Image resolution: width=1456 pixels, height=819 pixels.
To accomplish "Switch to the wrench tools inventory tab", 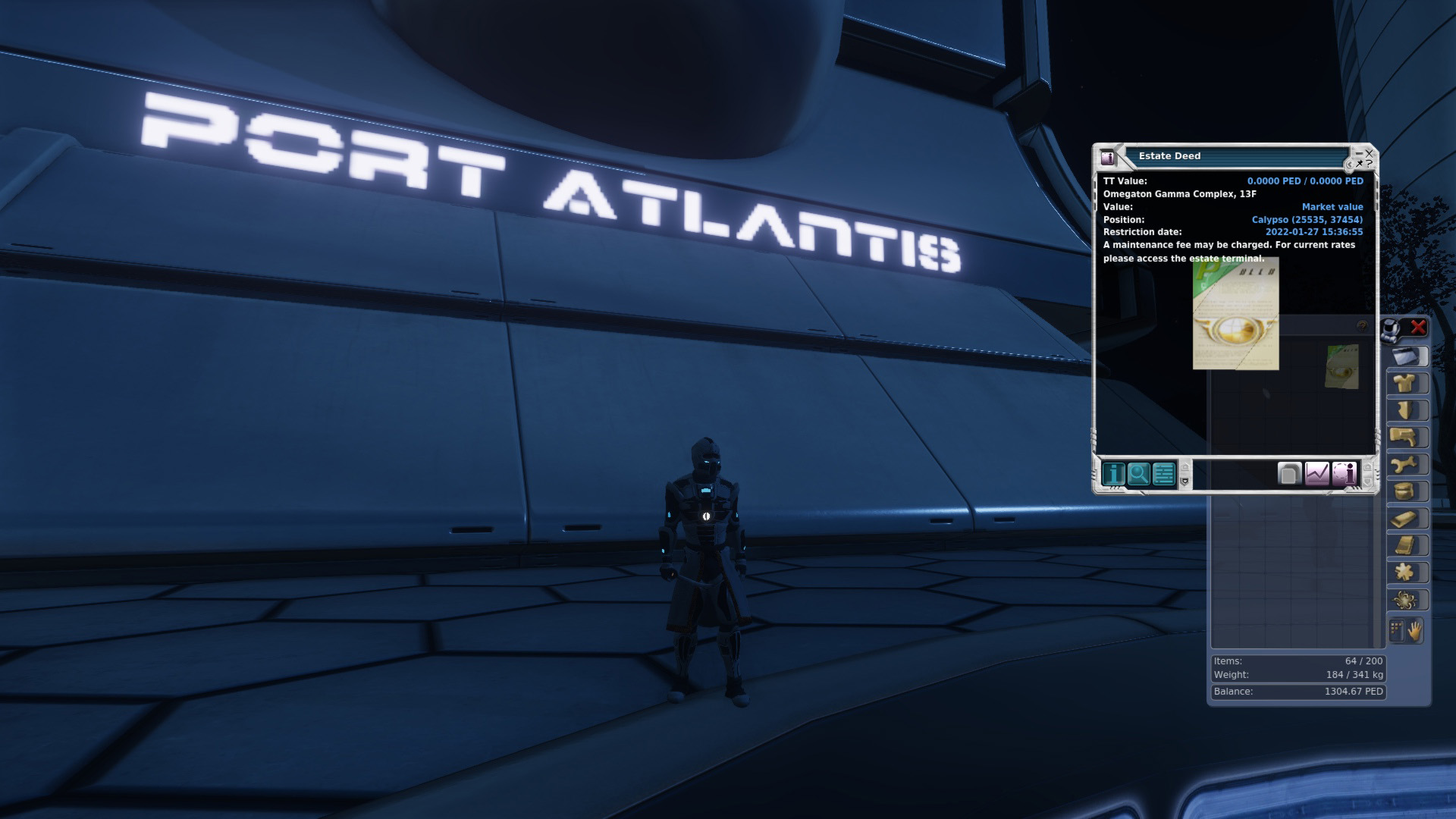I will (1407, 465).
